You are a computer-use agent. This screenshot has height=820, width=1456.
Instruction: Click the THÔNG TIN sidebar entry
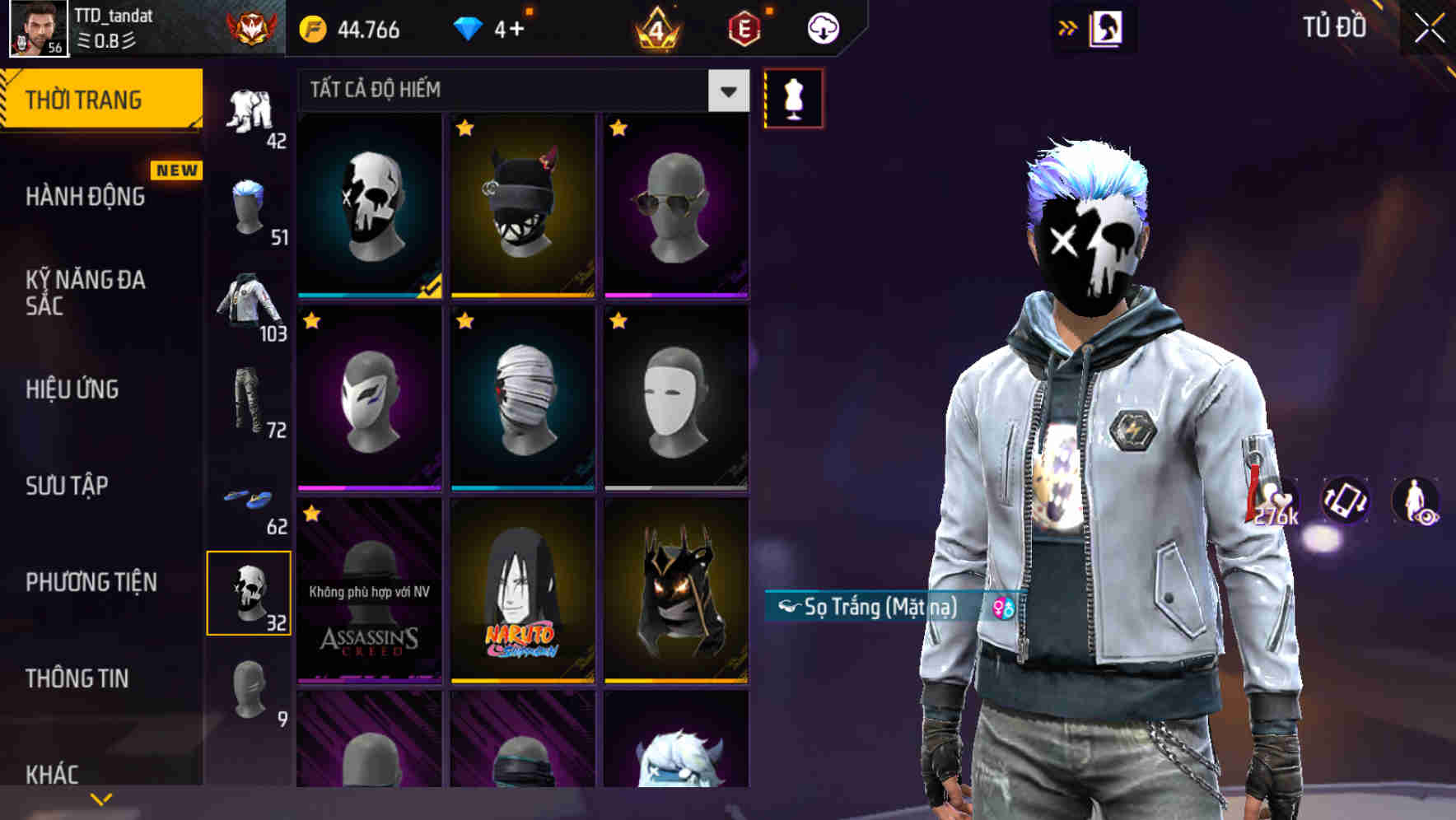click(77, 678)
